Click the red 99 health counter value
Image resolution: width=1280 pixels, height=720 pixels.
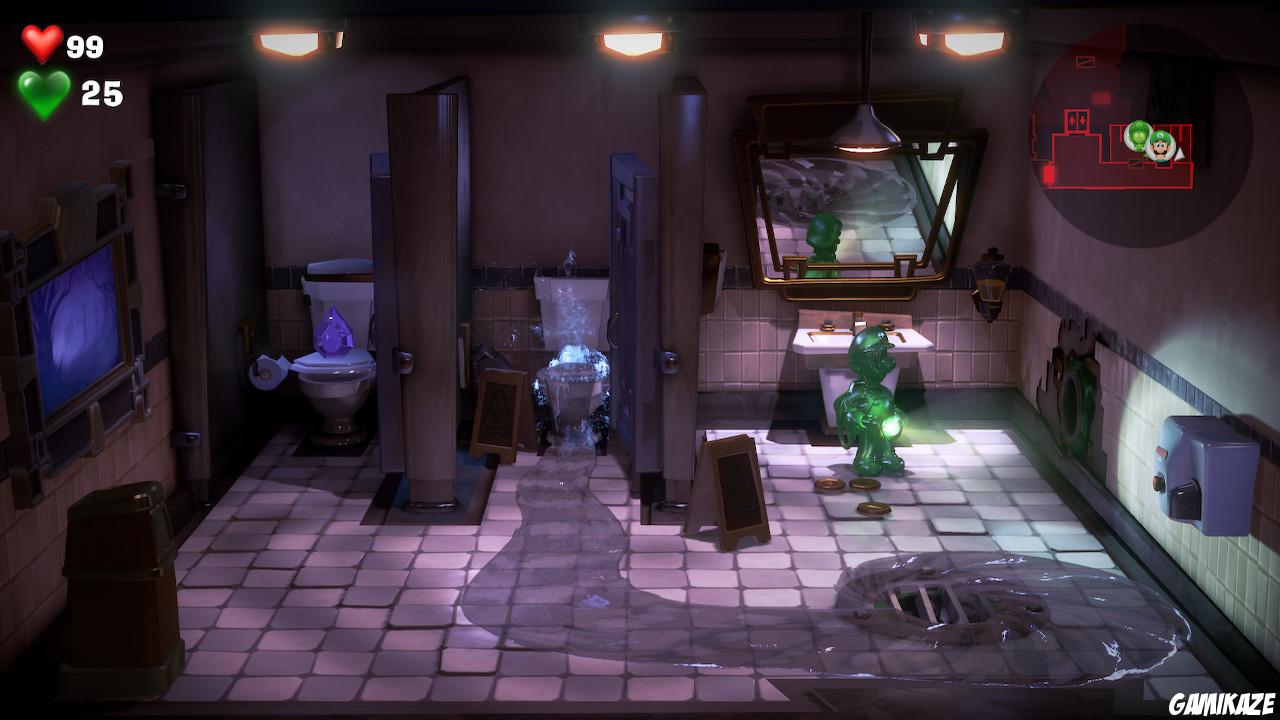84,44
